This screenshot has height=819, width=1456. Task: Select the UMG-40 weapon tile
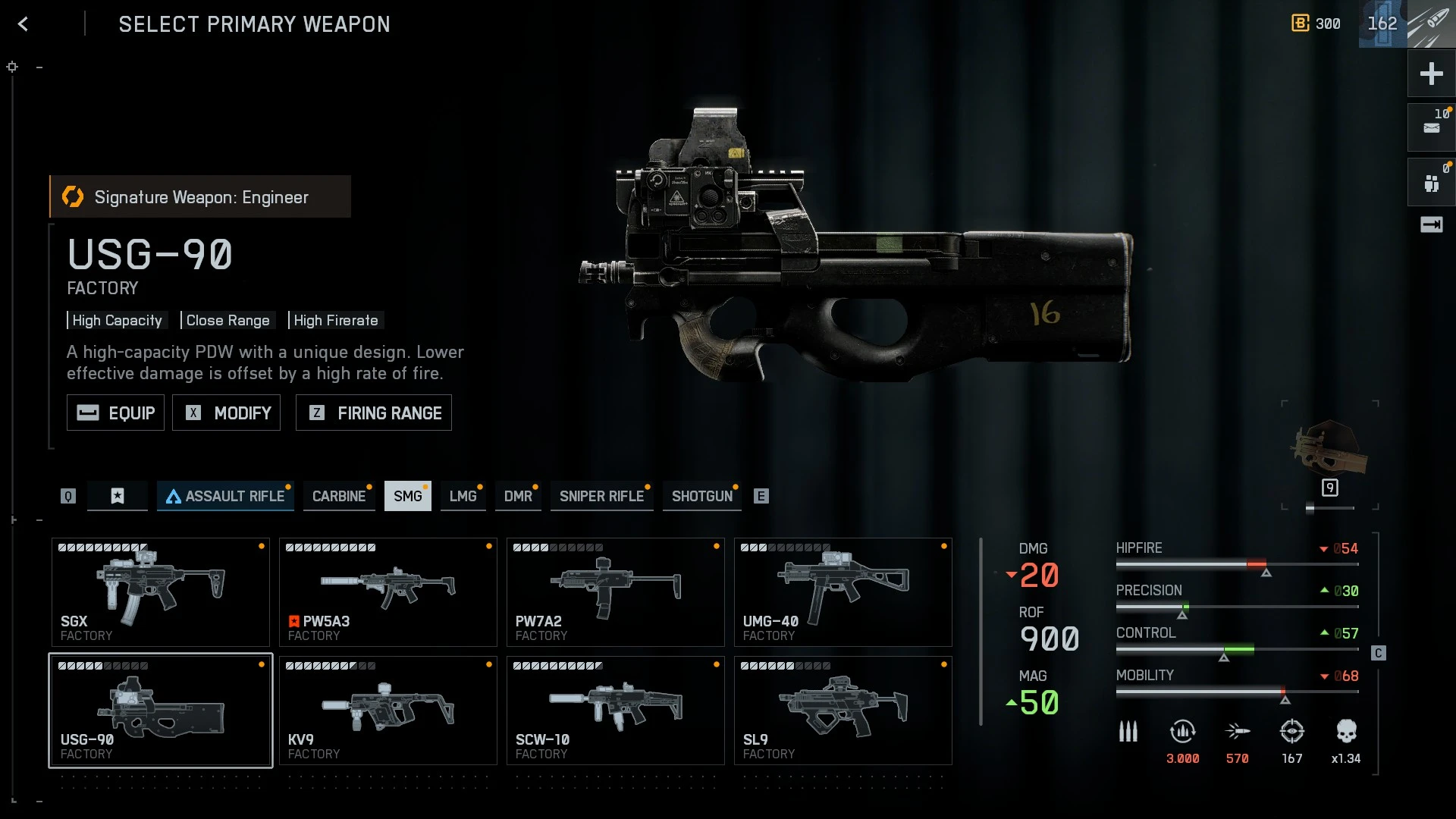tap(843, 592)
